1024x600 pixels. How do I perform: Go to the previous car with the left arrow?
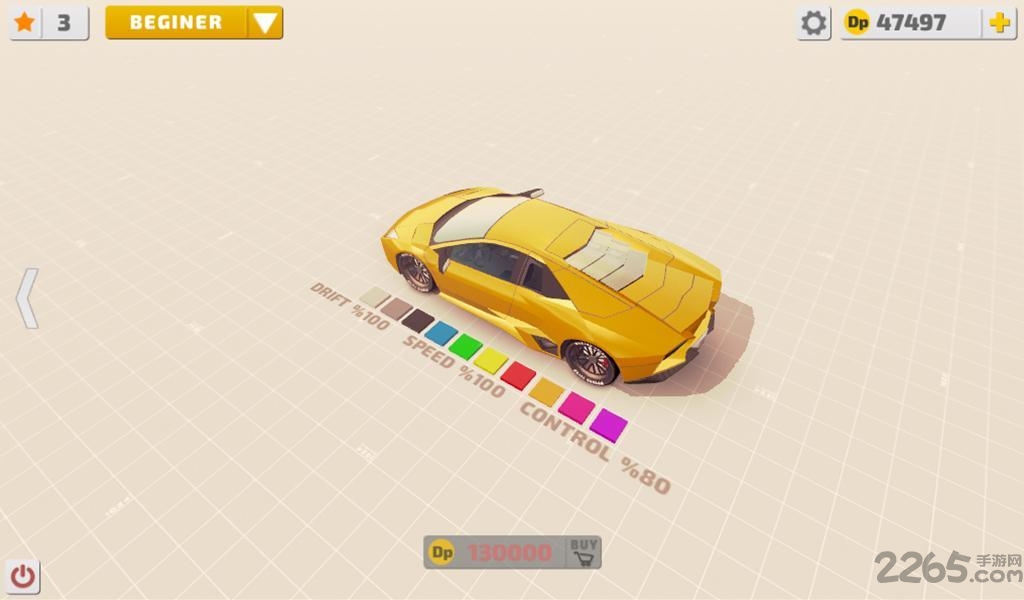(27, 298)
